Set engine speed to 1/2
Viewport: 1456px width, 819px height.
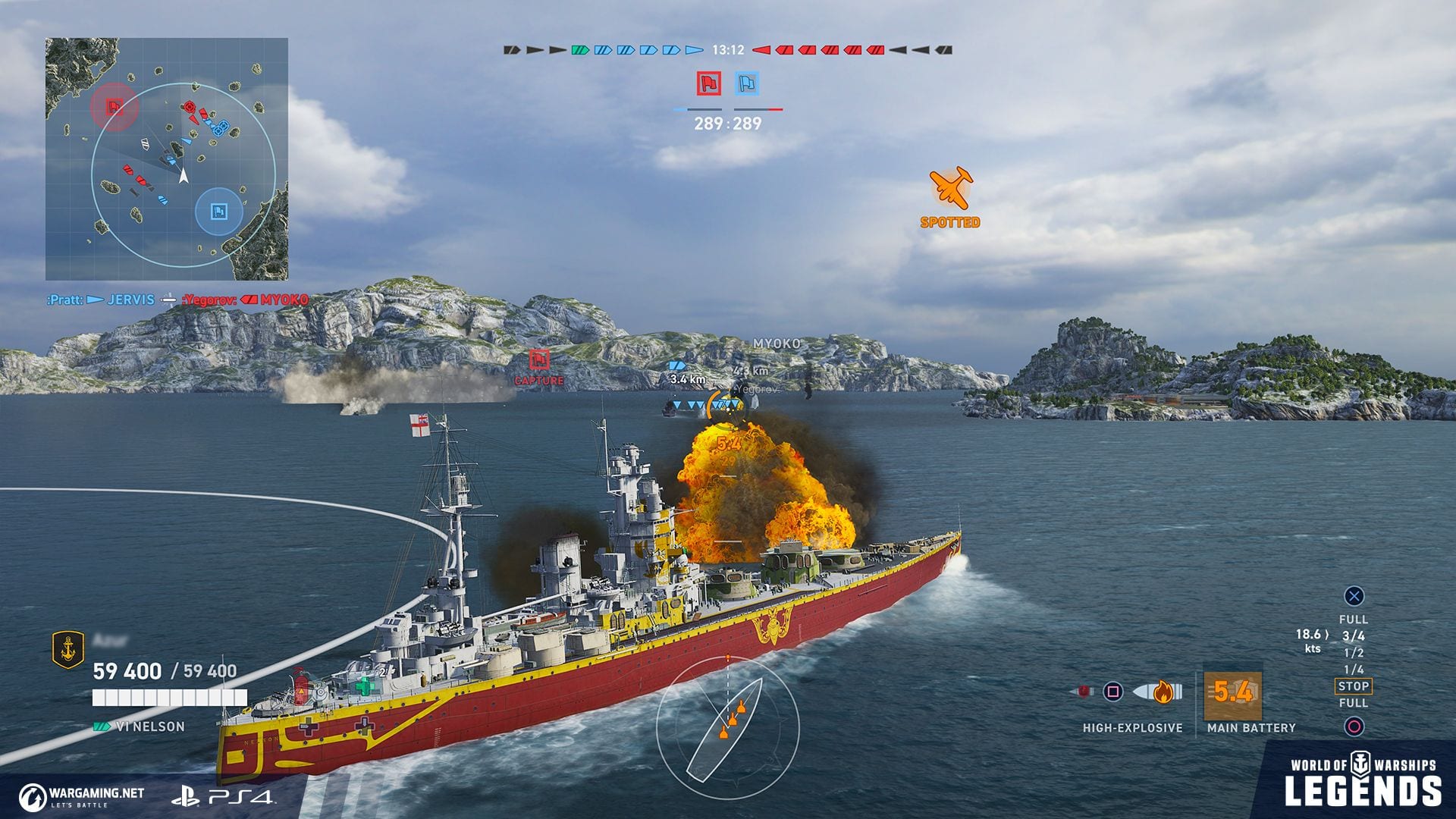tap(1353, 653)
